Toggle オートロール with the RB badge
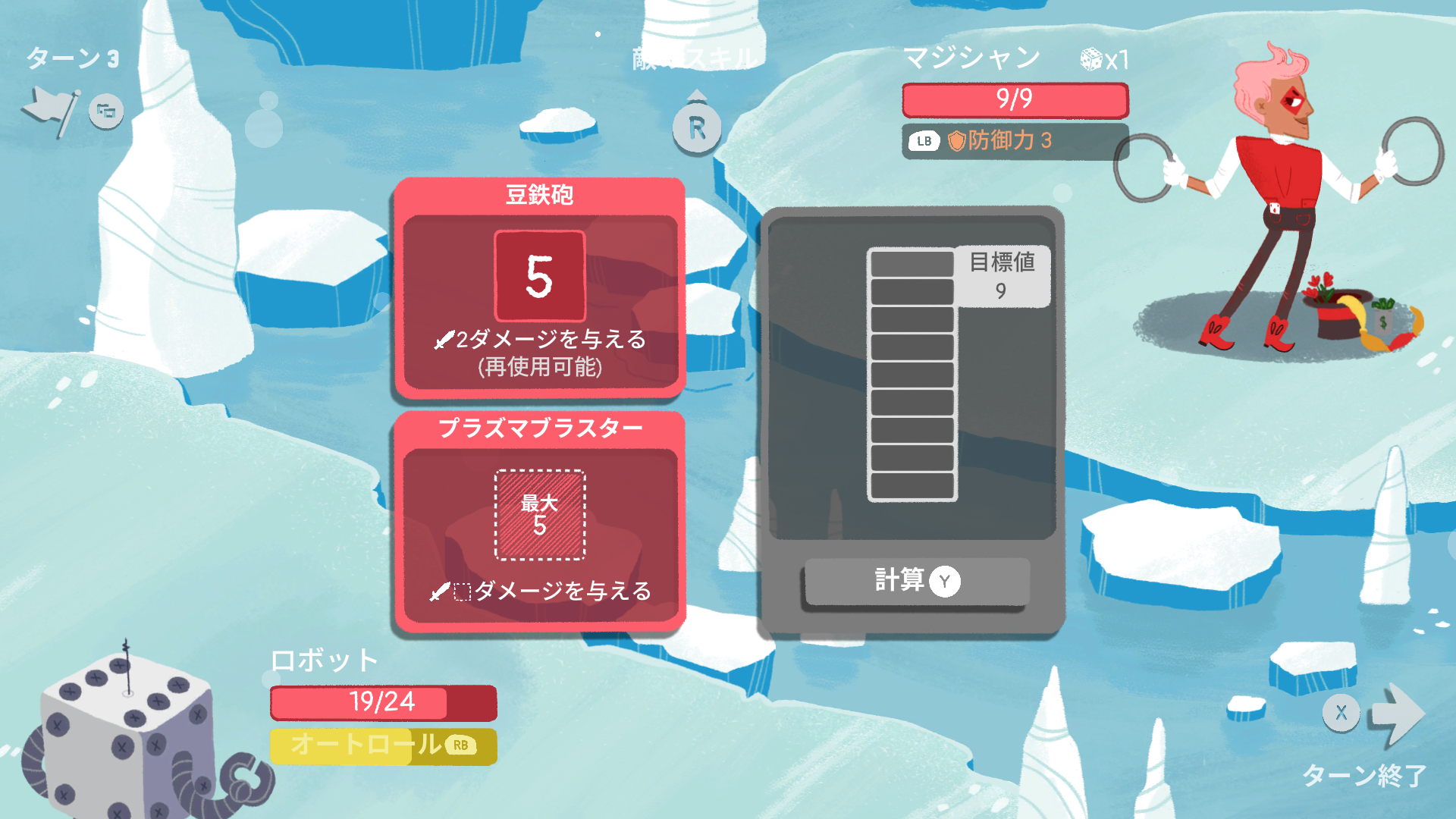The image size is (1456, 819). point(383,747)
